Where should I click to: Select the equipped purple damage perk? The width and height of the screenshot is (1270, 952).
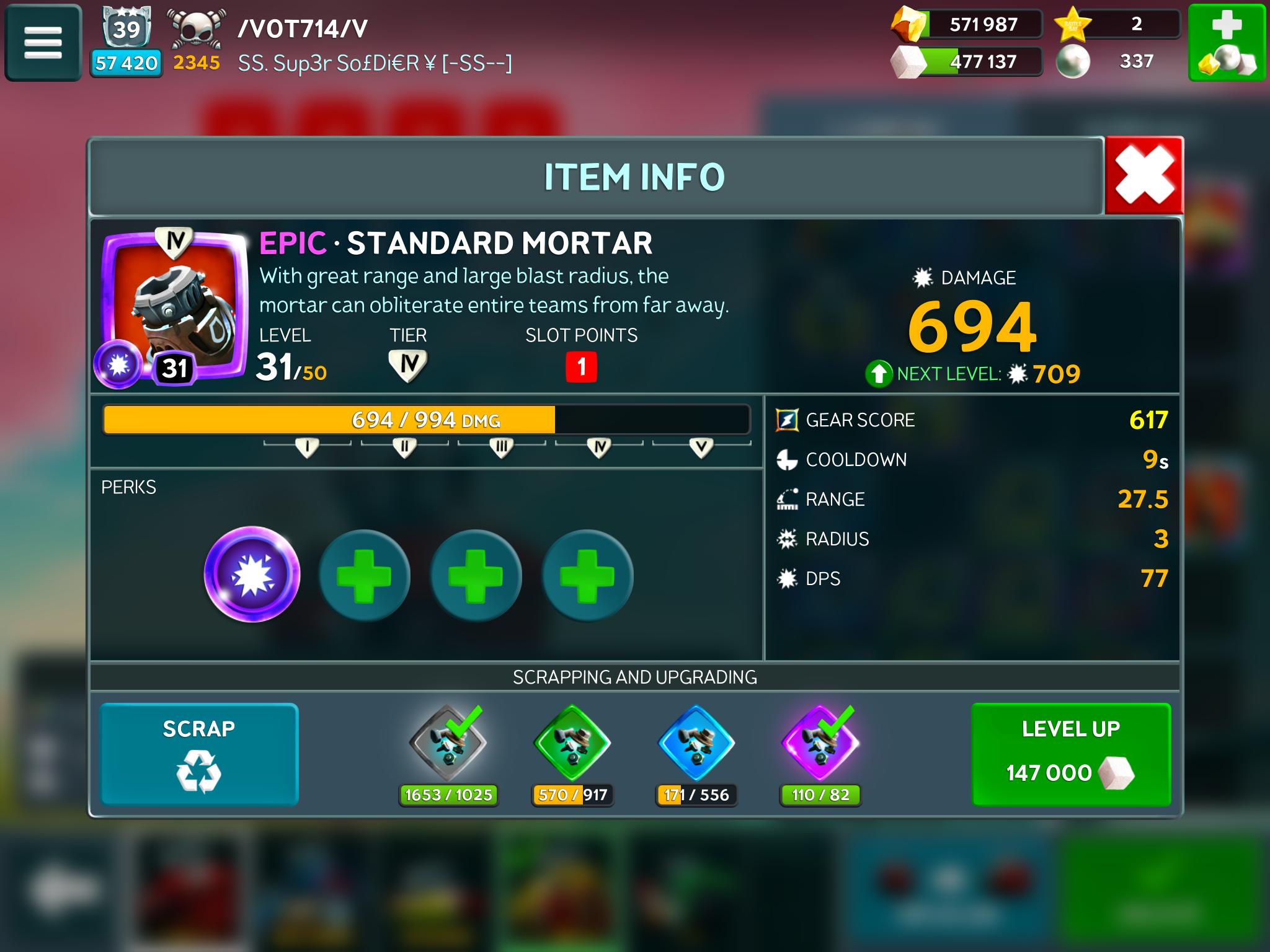252,575
